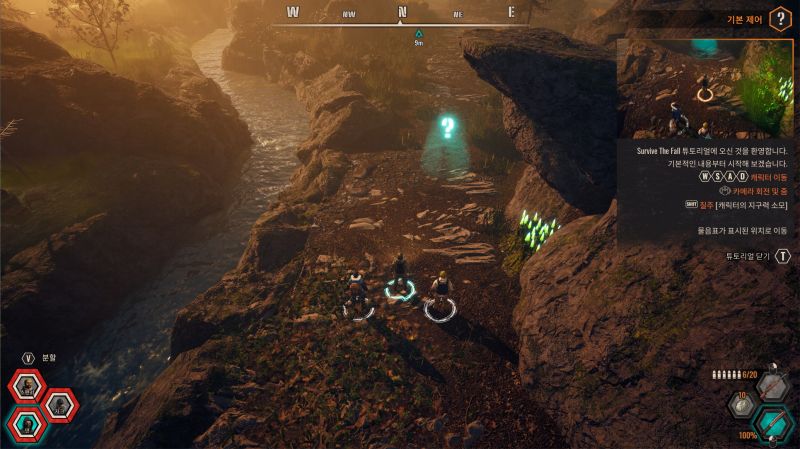Screen dimensions: 800x449
Task: Open the tutorial preview thumbnail image
Action: pyautogui.click(x=704, y=89)
